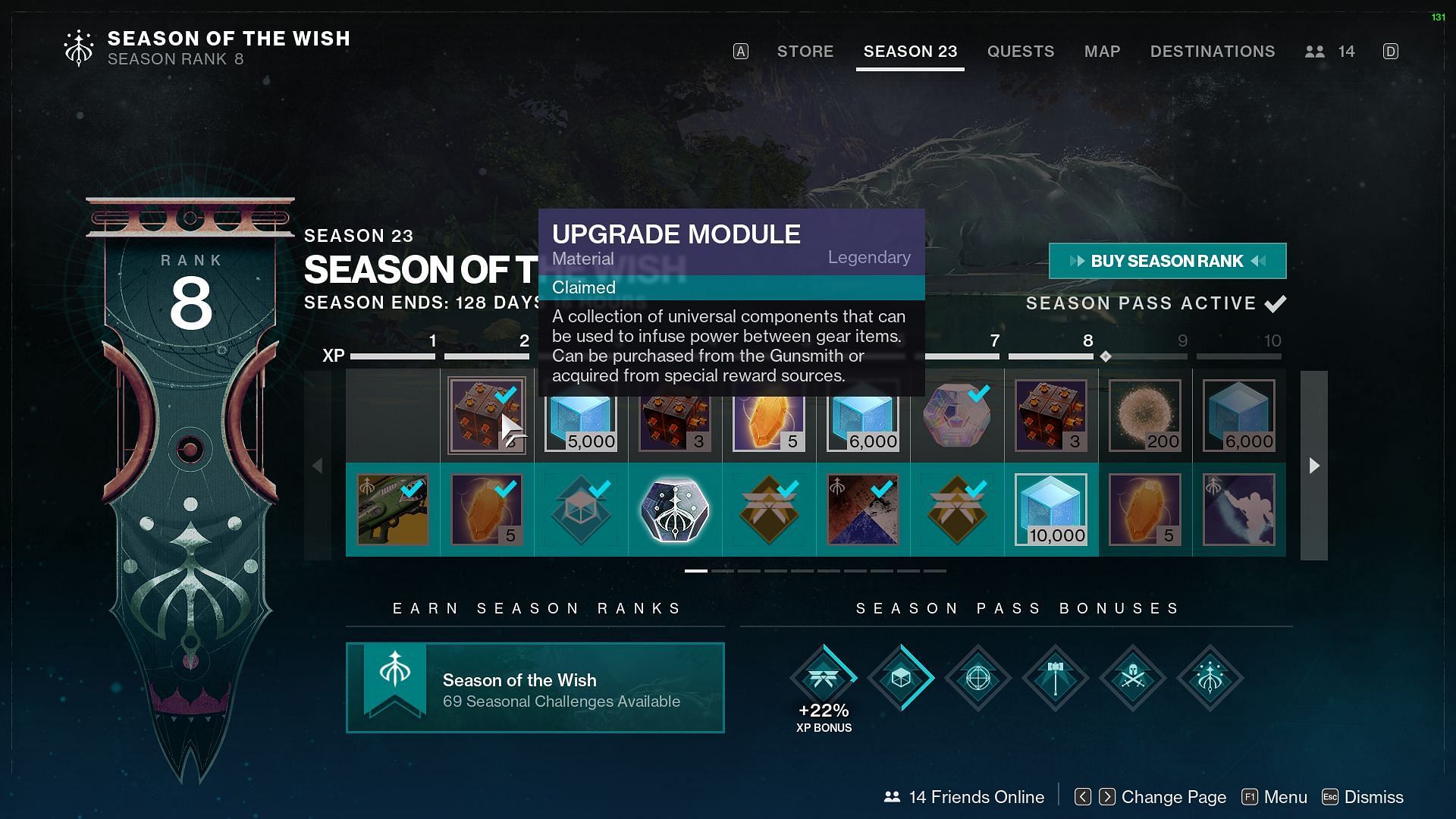
Task: Go to the next rewards page arrow
Action: [1314, 466]
